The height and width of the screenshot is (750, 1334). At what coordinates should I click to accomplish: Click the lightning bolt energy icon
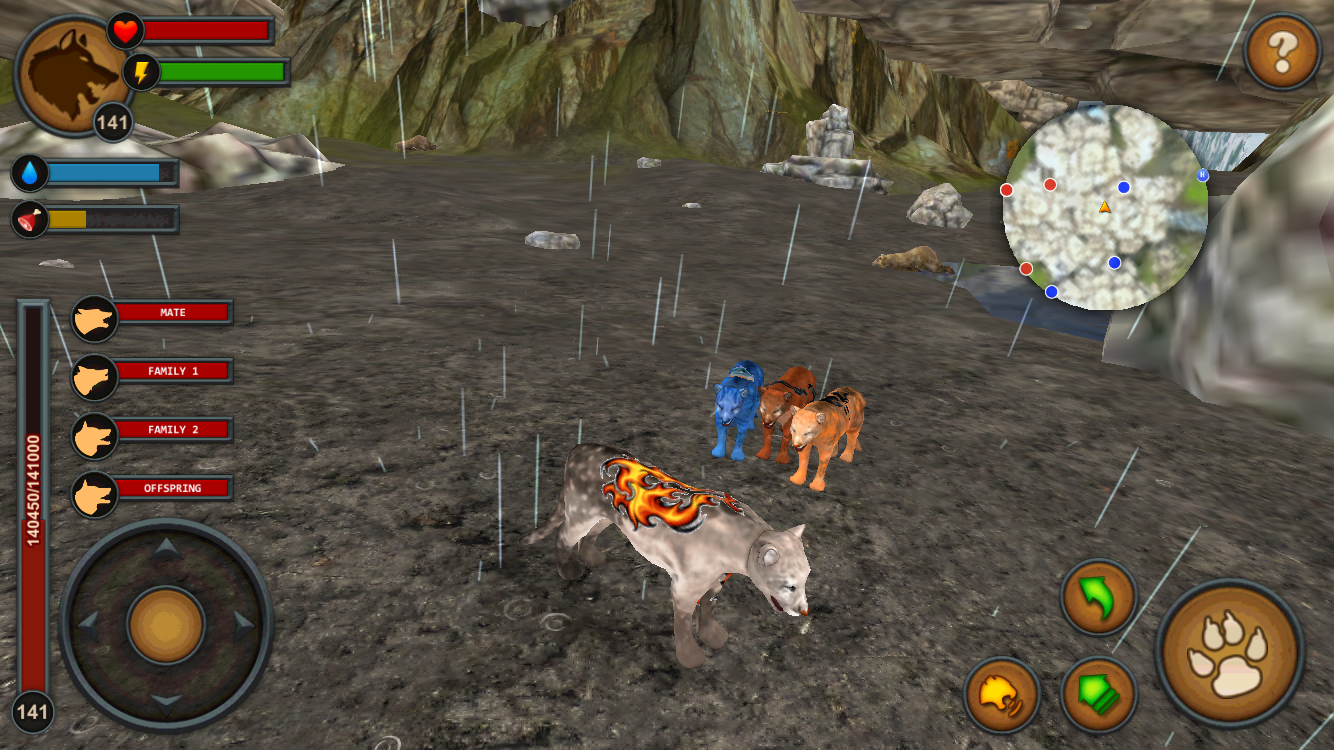click(143, 69)
